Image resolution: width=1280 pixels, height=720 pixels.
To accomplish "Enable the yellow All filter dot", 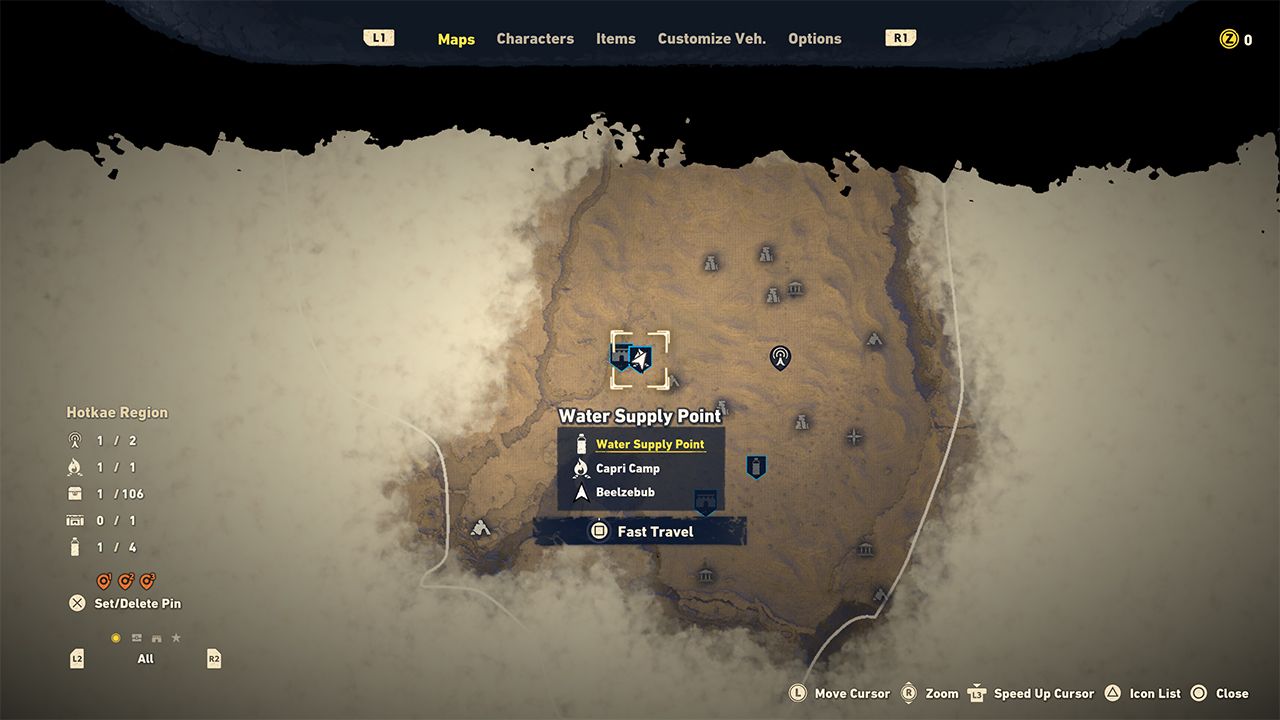I will (x=118, y=637).
